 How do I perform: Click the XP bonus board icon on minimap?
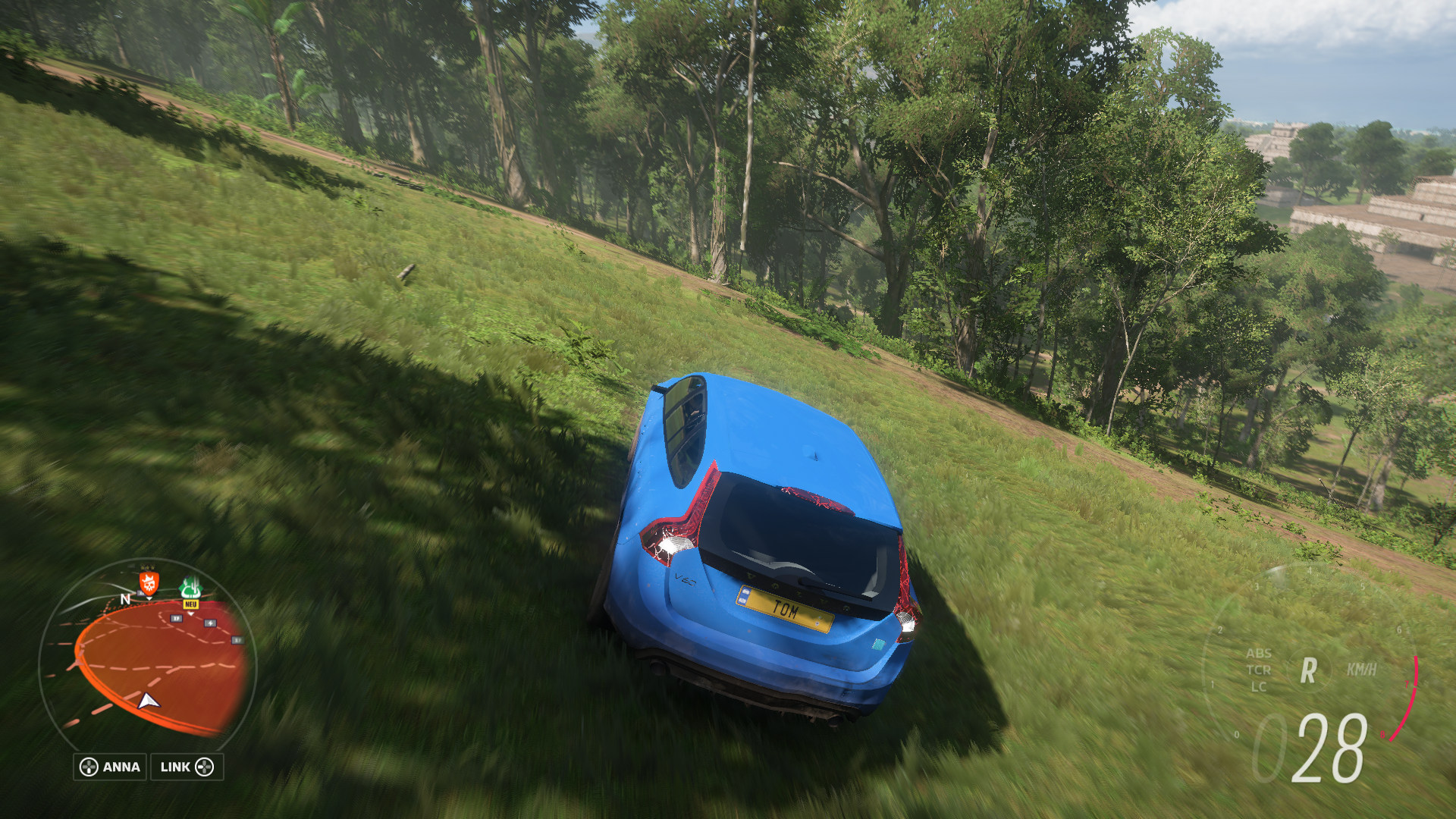176,619
